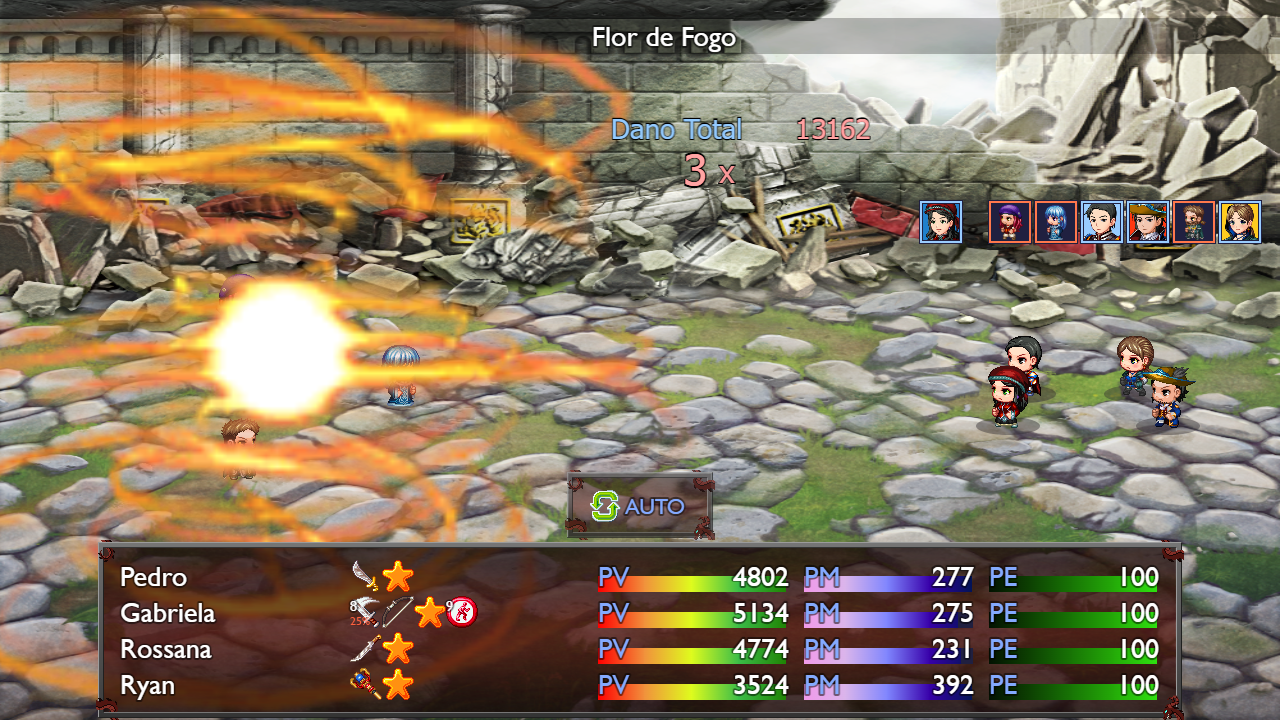Click Ryan's jeweled staff status icon

365,685
